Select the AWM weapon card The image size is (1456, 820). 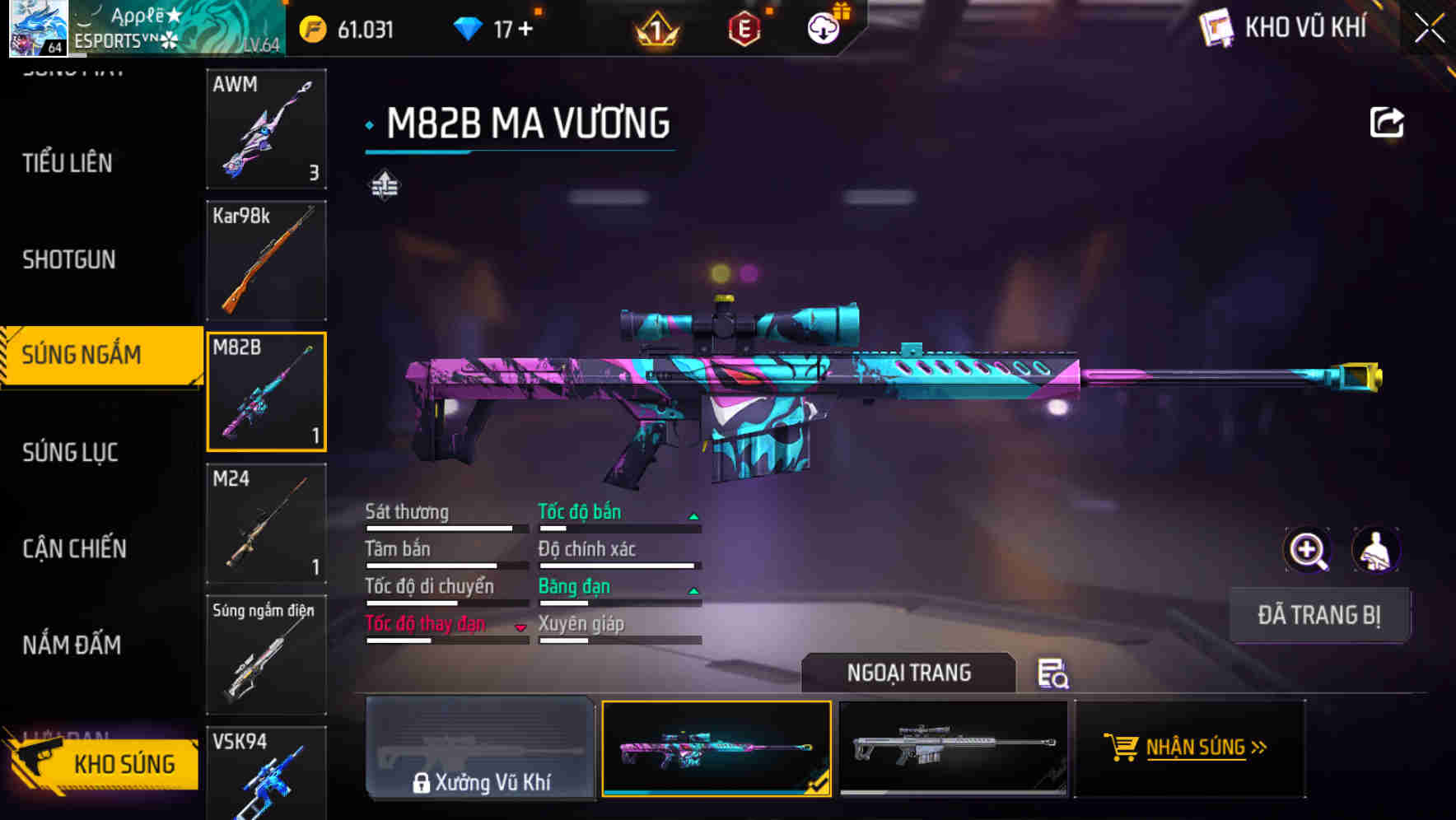coord(266,129)
